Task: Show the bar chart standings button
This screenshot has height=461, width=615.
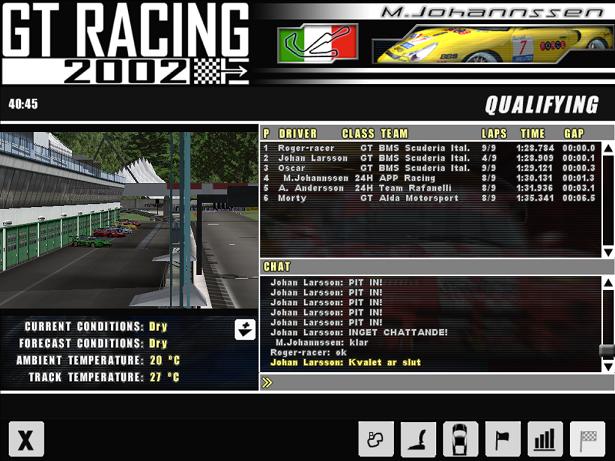Action: coord(545,439)
